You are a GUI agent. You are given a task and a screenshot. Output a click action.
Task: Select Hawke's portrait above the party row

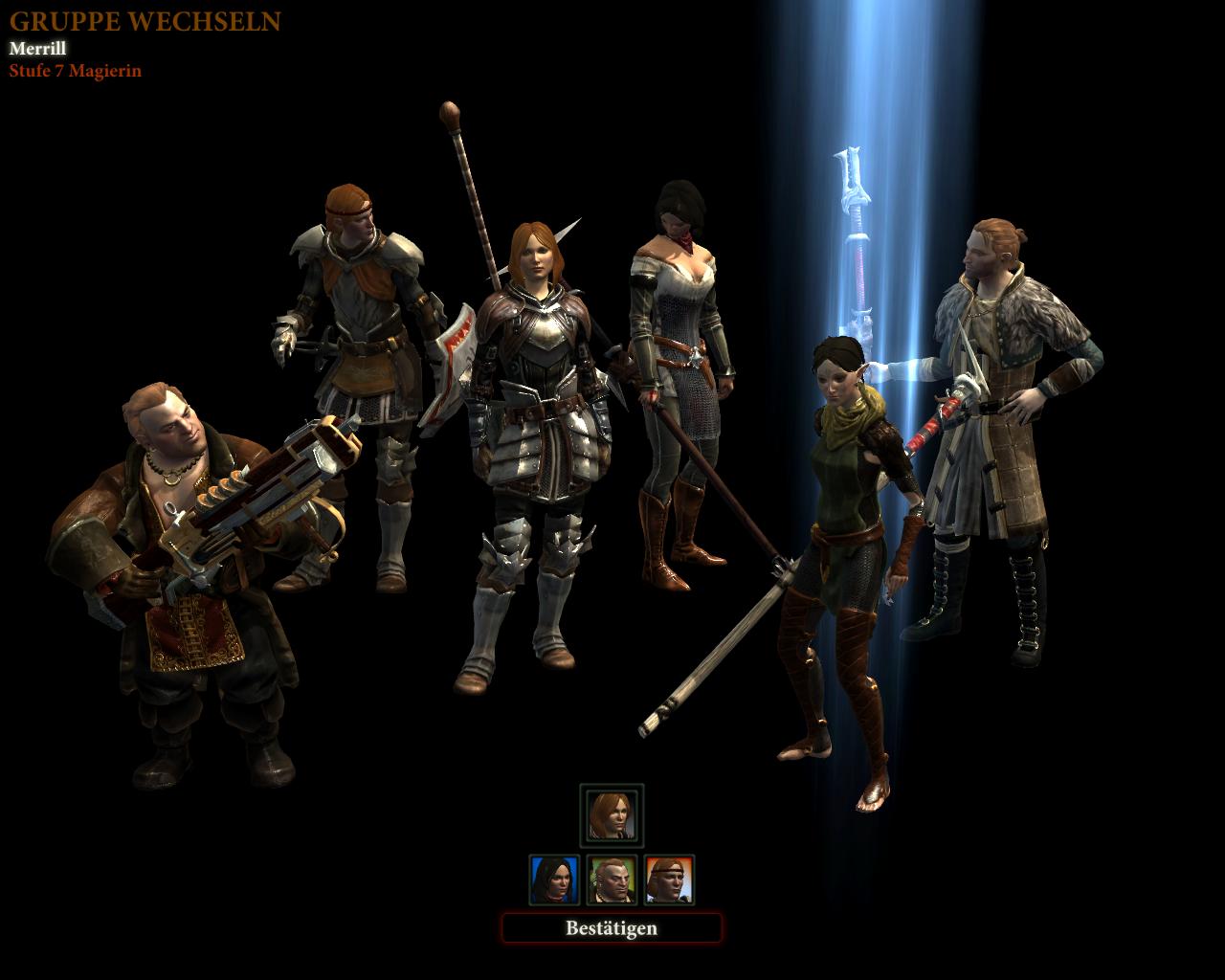[x=612, y=814]
